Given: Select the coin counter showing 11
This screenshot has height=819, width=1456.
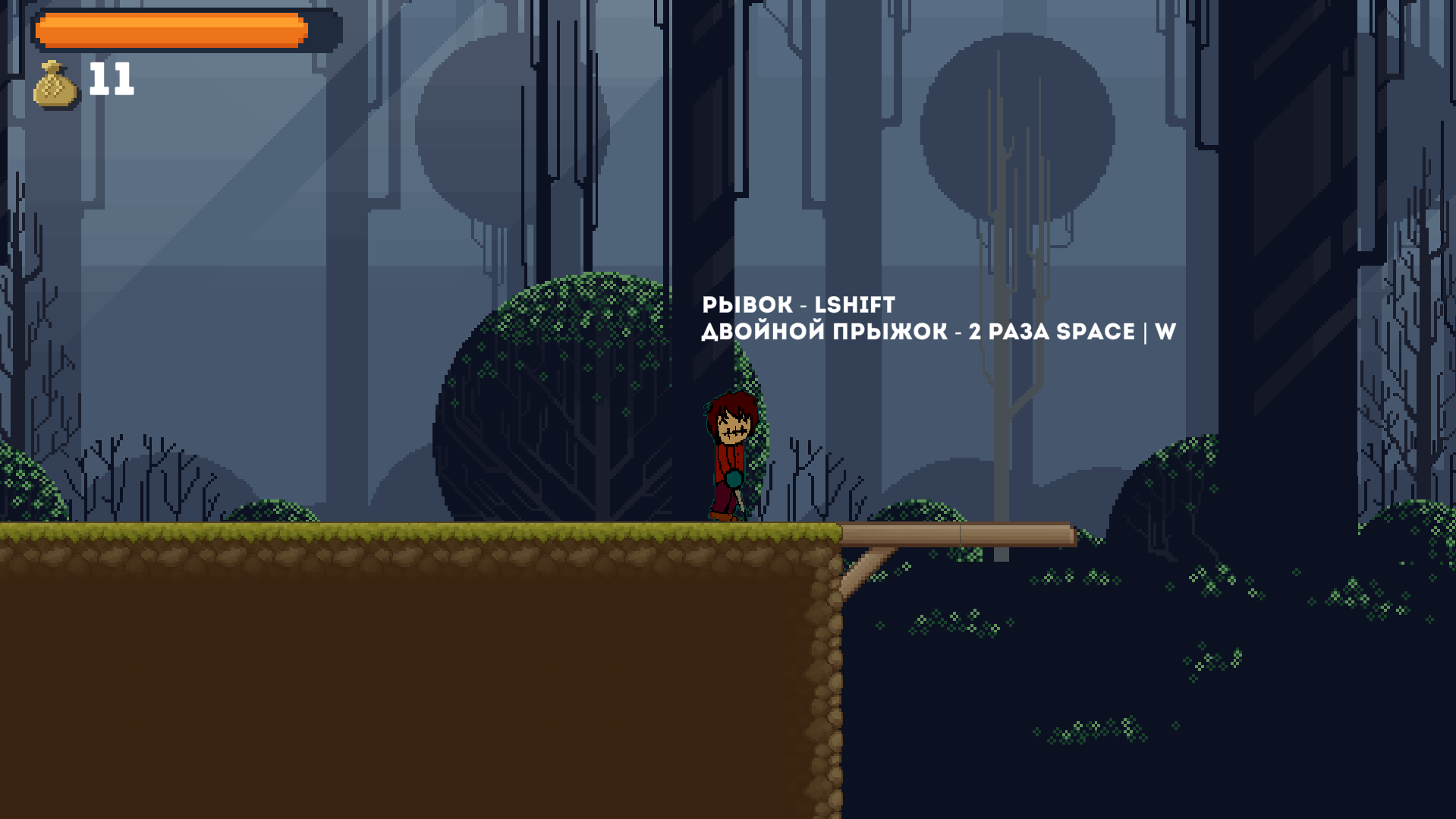Looking at the screenshot, I should [x=110, y=79].
